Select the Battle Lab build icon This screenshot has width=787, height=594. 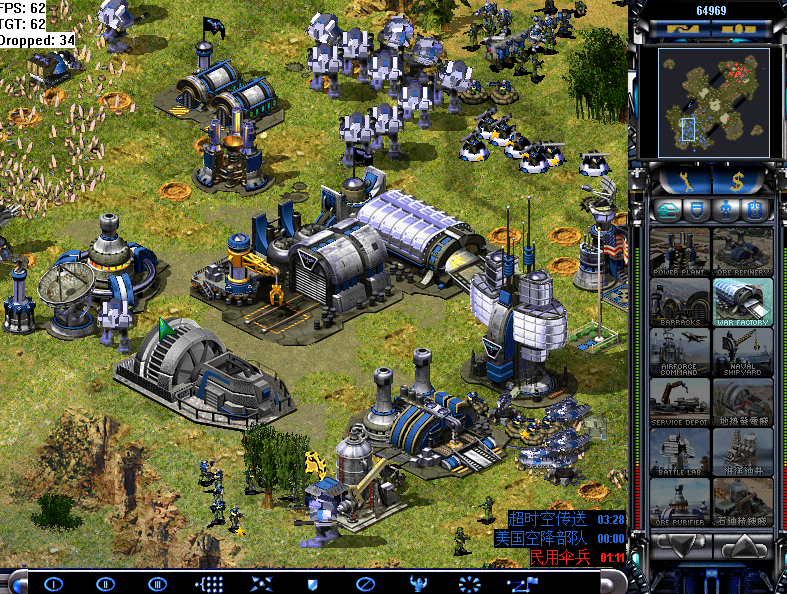[680, 451]
